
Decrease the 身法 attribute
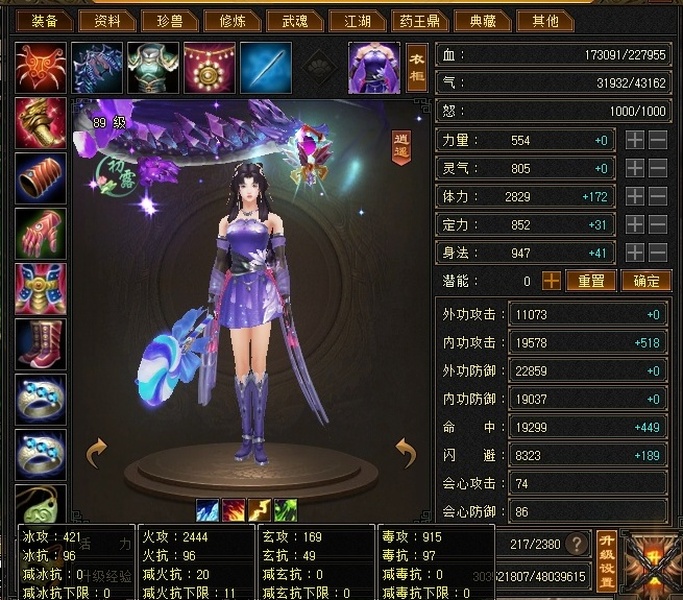(658, 253)
